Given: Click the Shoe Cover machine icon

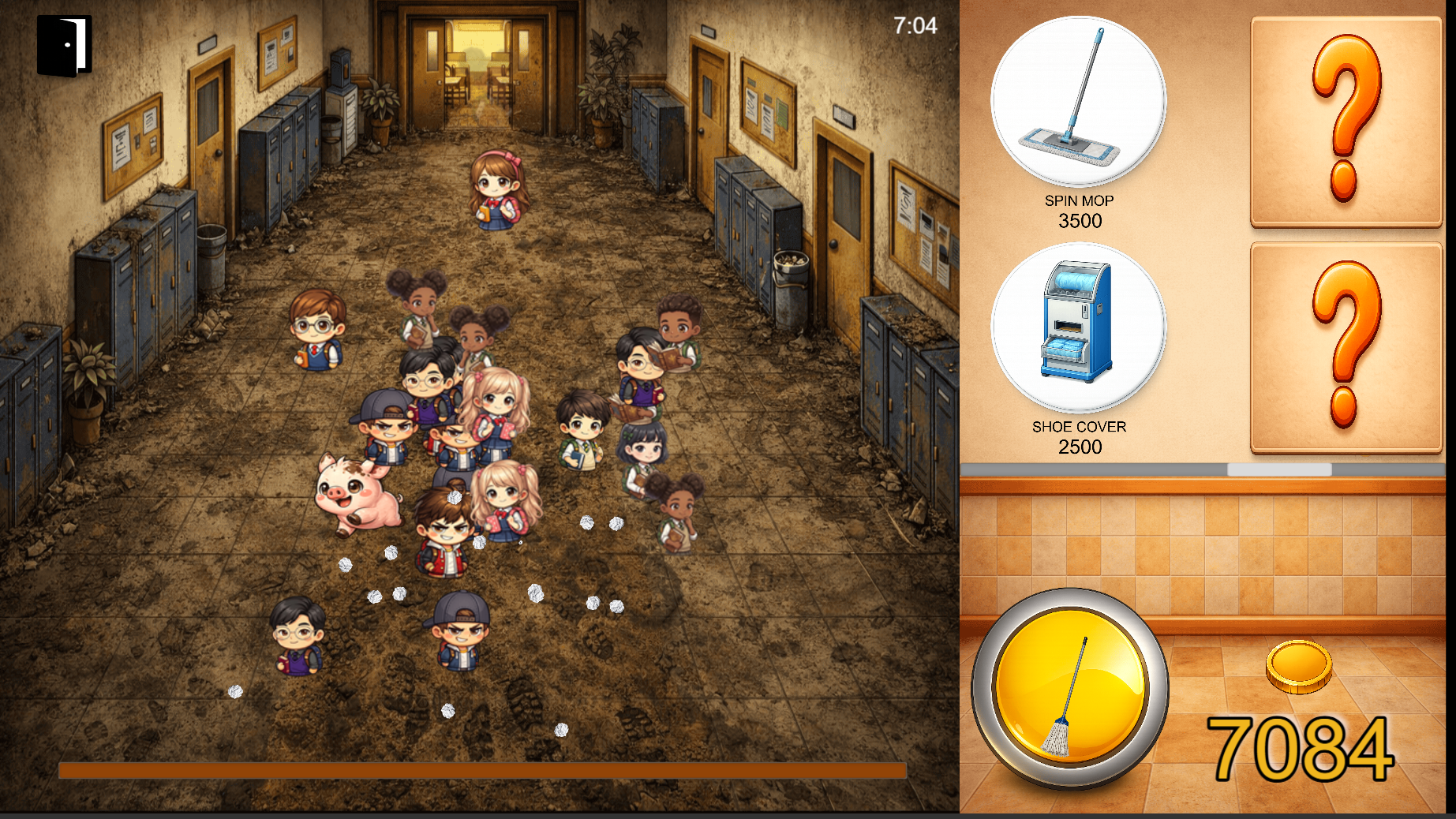Looking at the screenshot, I should (x=1080, y=327).
